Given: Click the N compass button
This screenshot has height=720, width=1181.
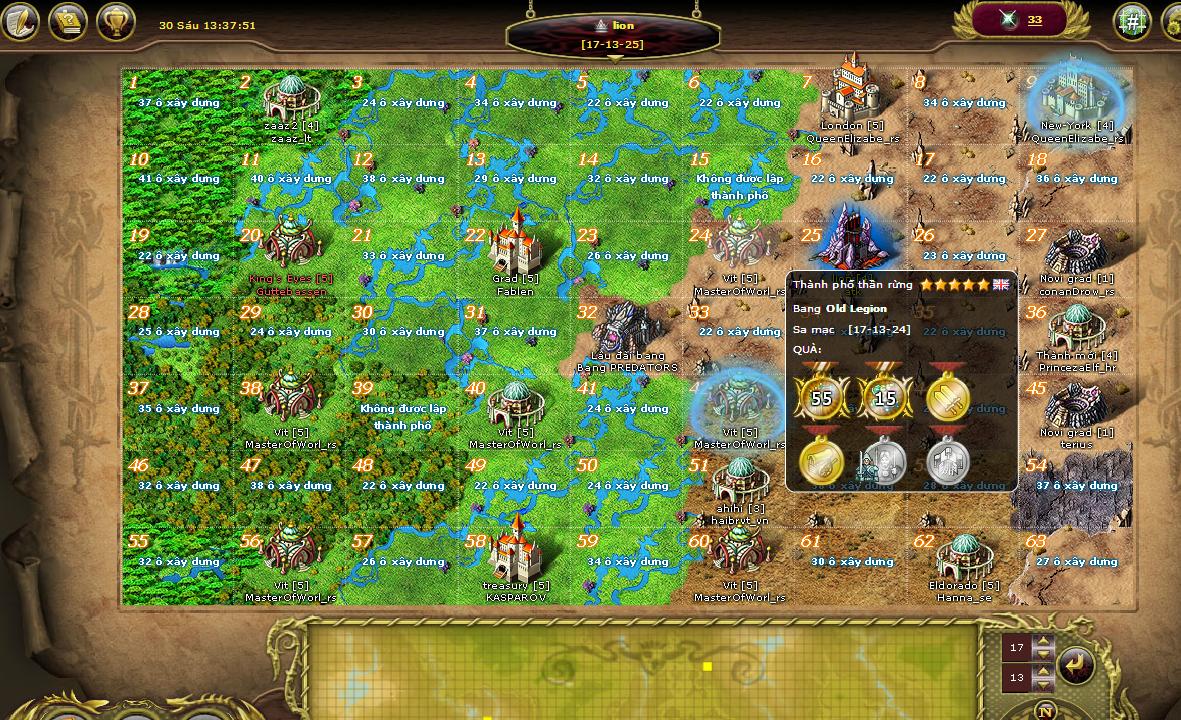Looking at the screenshot, I should (1045, 712).
